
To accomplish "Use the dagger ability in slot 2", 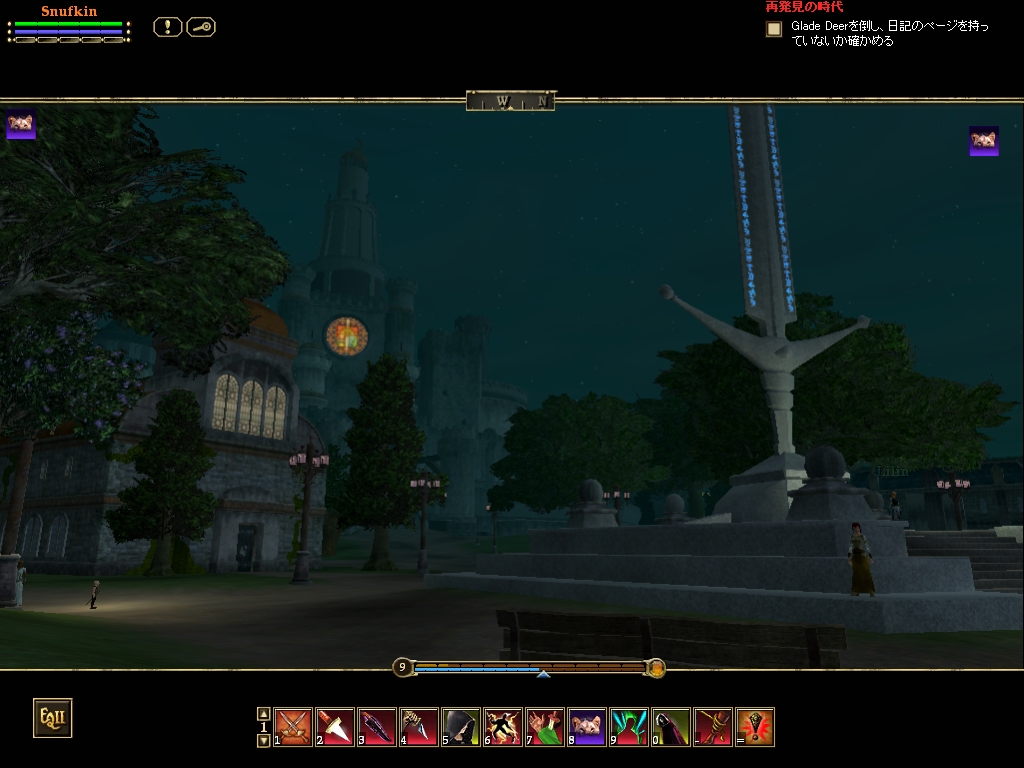I will (x=336, y=727).
